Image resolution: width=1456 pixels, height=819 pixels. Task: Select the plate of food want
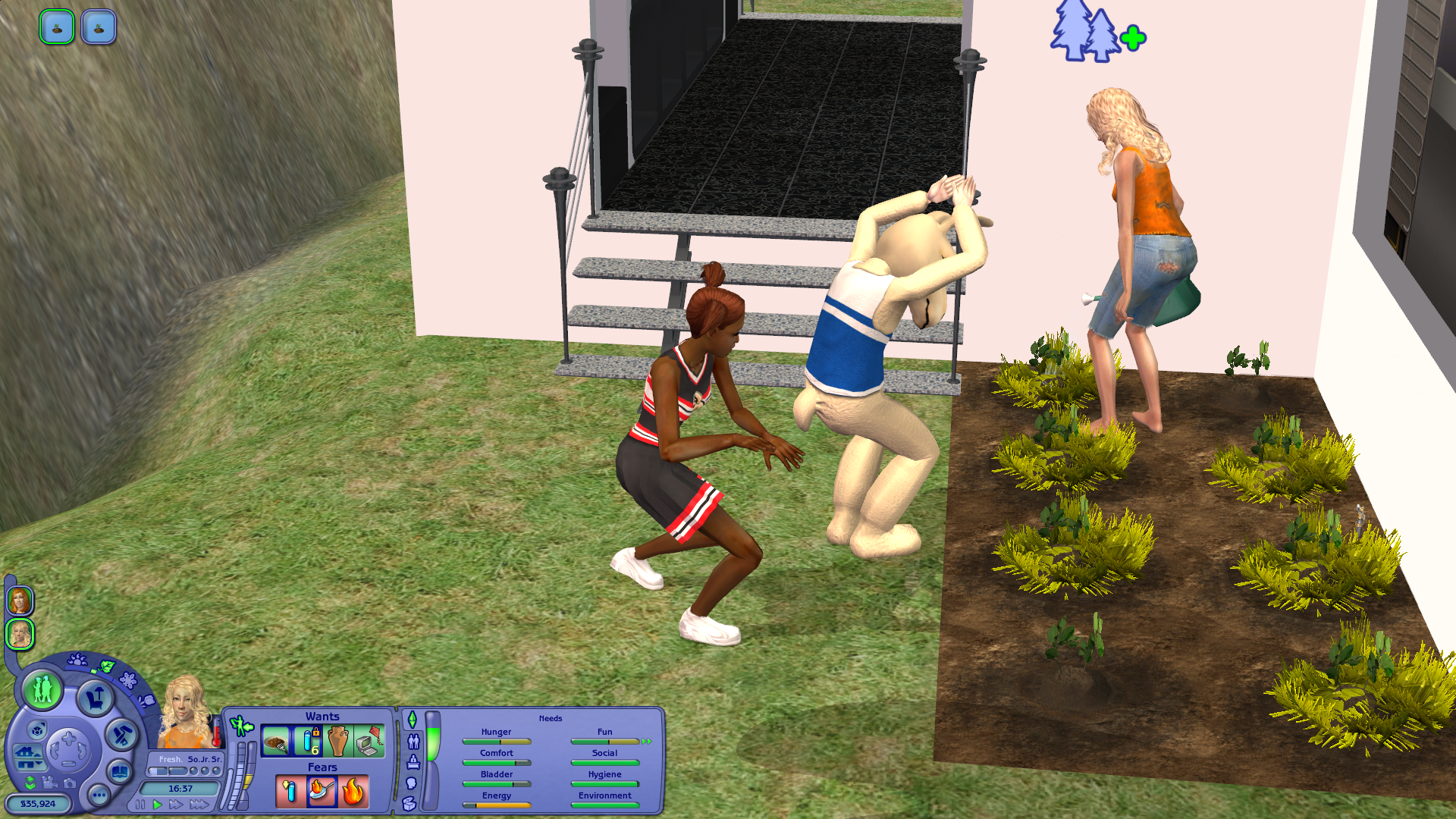(276, 742)
